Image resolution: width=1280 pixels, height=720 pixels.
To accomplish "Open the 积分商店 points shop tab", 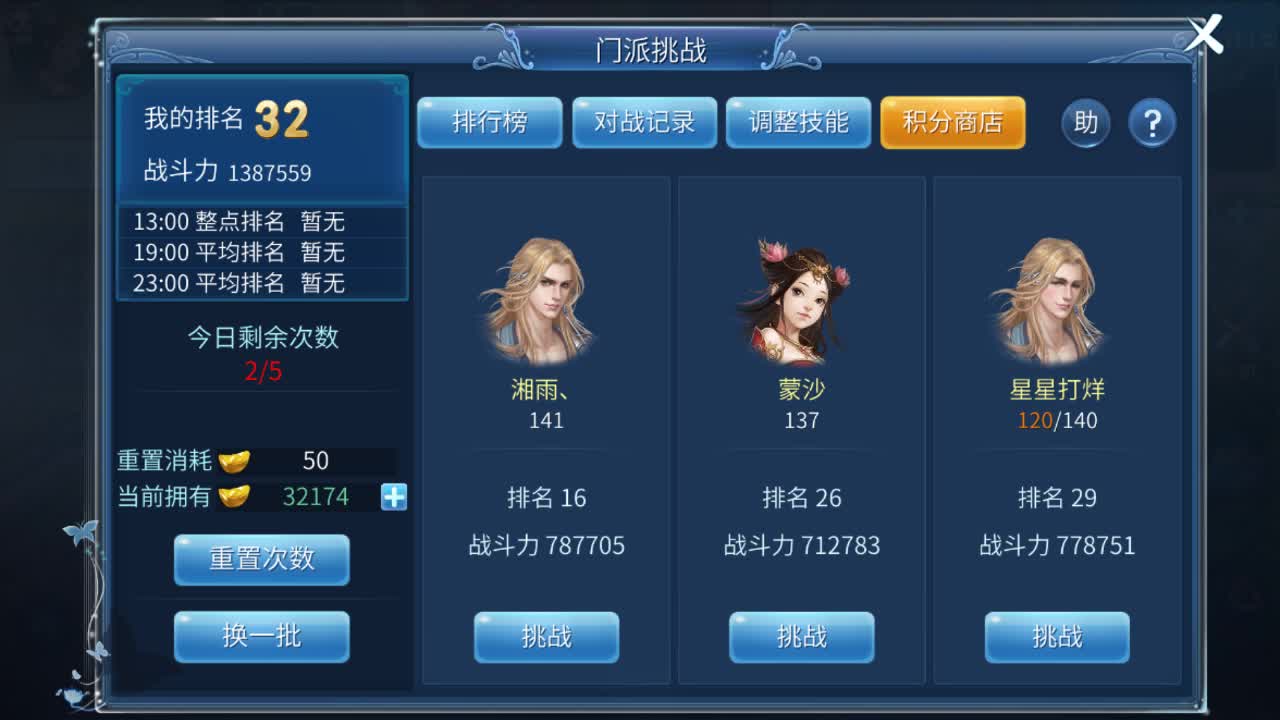I will [951, 123].
